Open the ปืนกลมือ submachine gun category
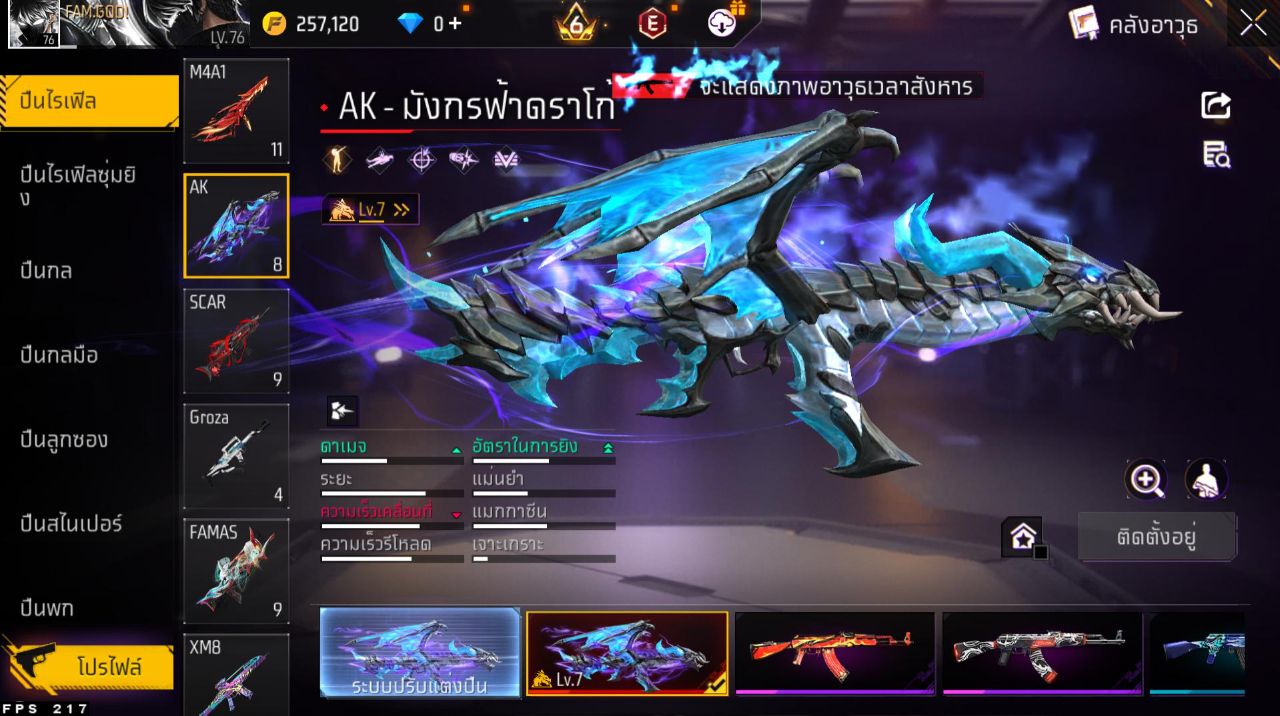 point(60,355)
